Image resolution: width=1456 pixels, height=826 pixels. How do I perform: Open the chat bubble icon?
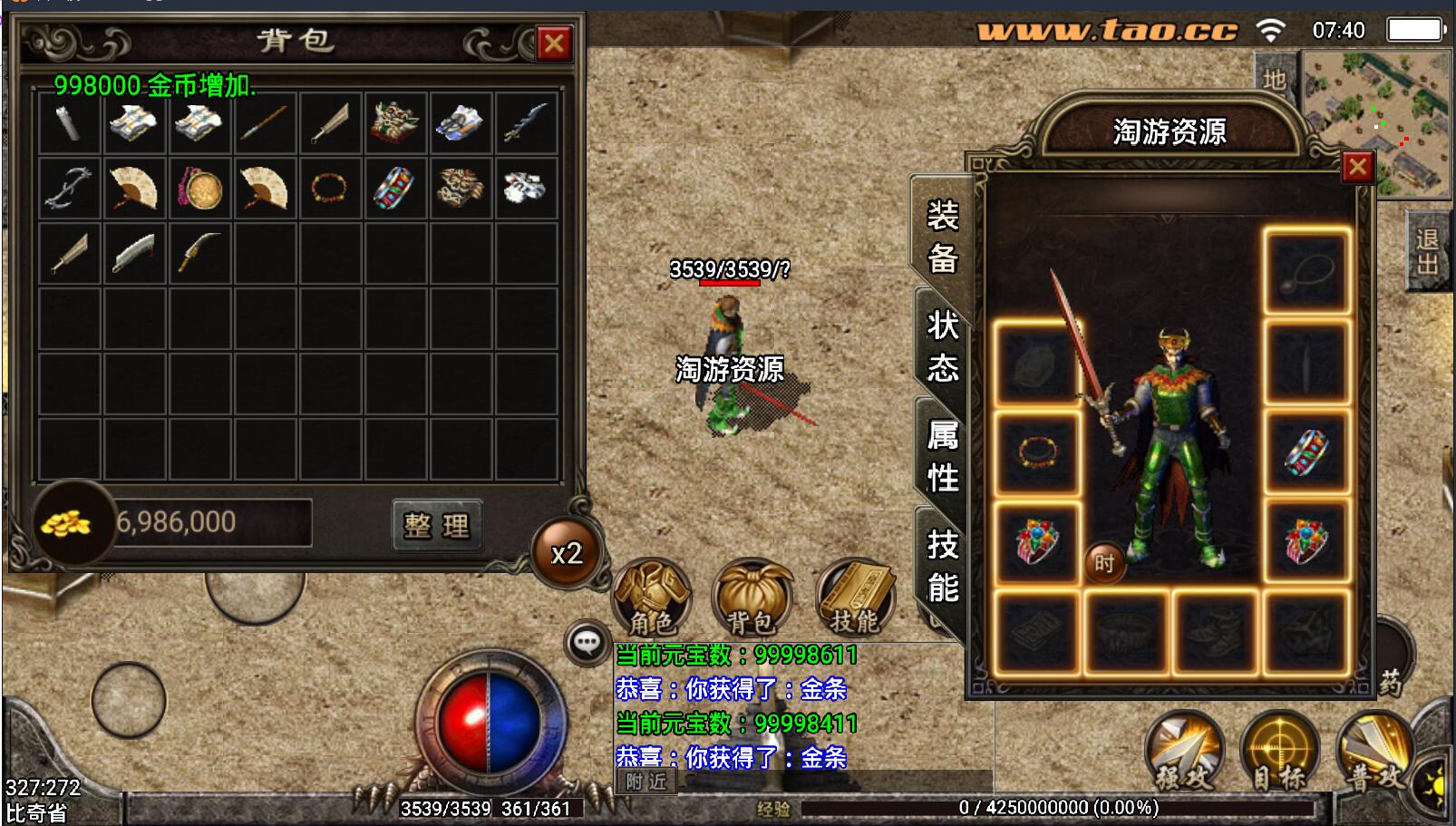point(587,644)
